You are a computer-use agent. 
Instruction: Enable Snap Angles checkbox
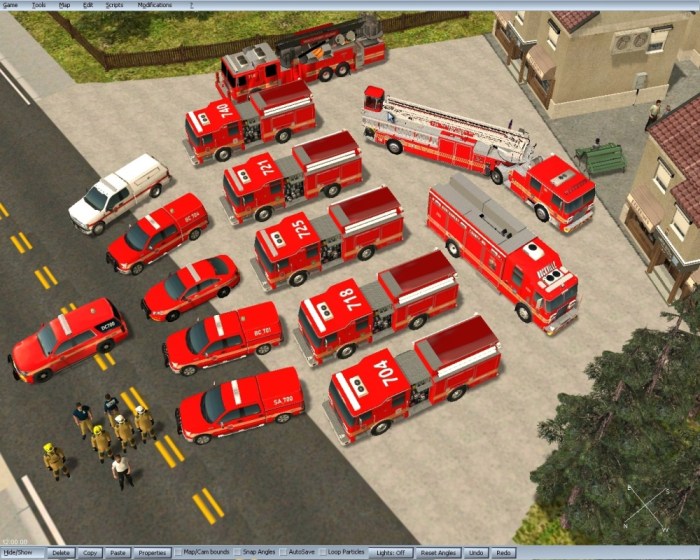click(237, 553)
